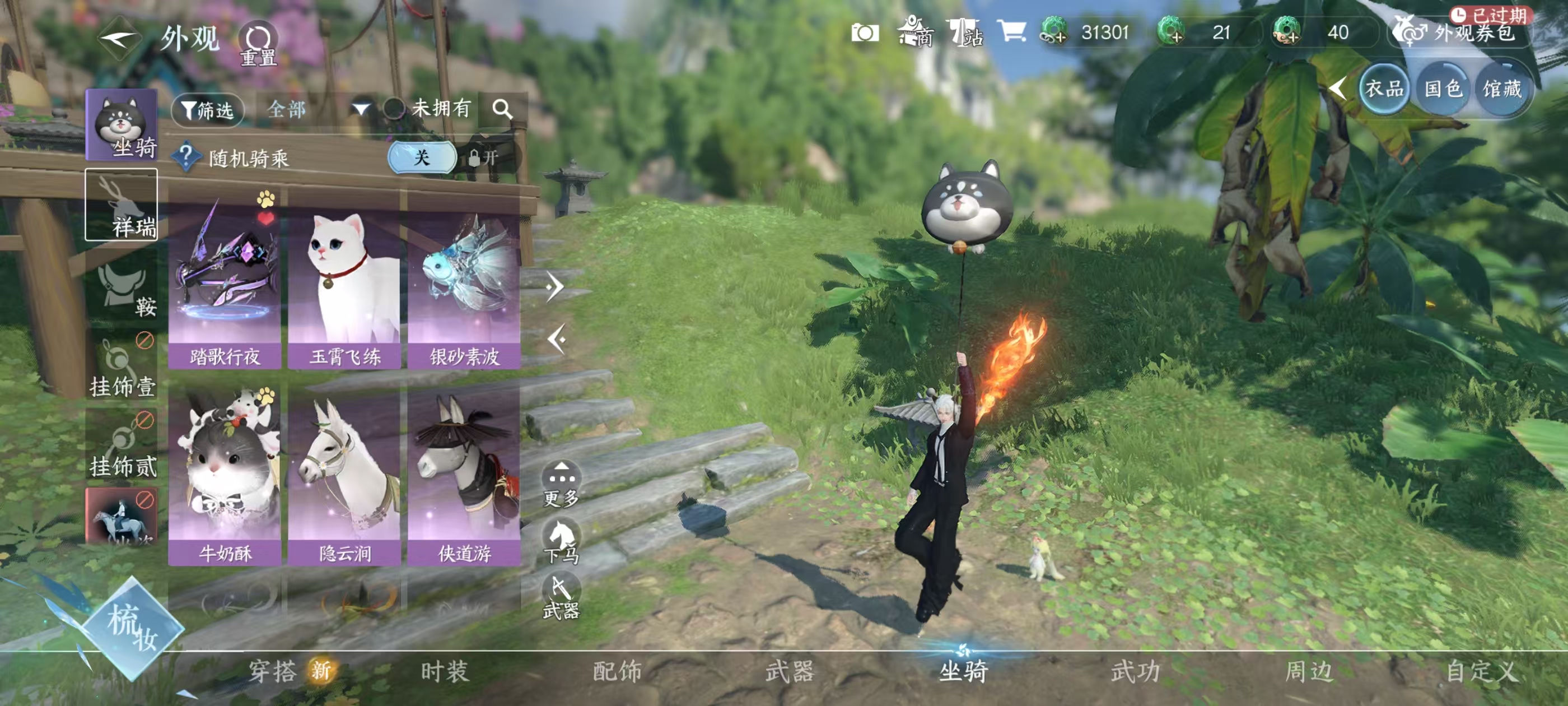Open the 祥瑞 category
Viewport: 1568px width, 706px height.
click(x=122, y=205)
